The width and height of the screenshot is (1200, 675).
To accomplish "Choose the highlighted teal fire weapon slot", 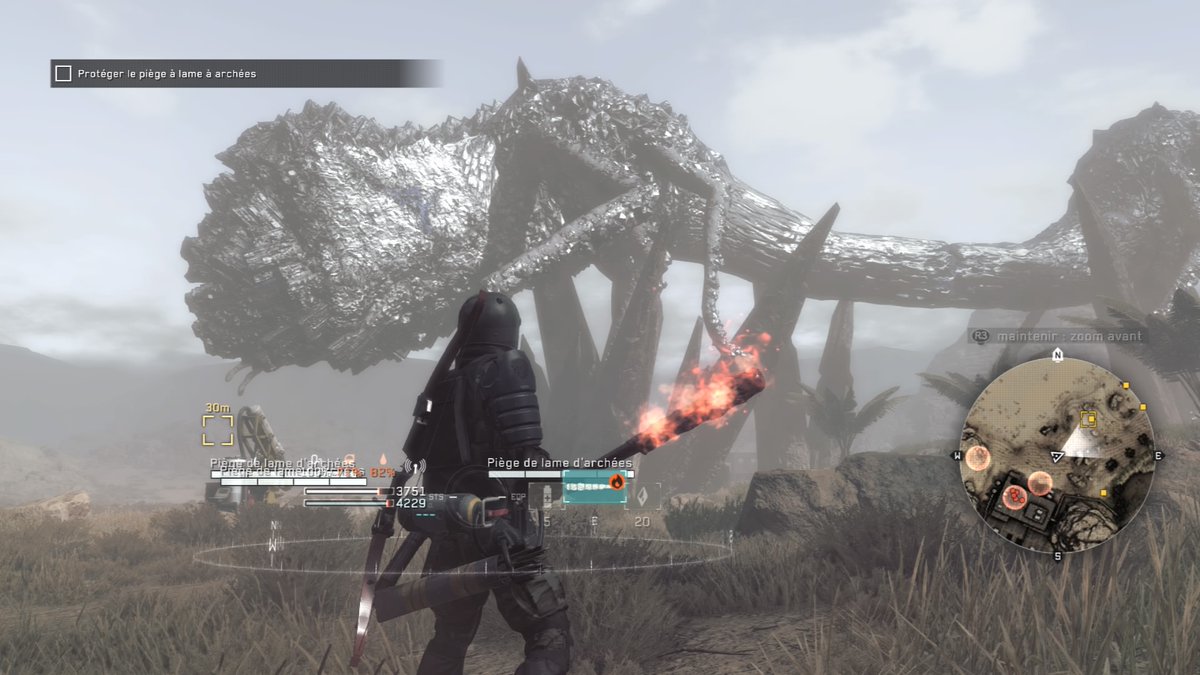I will coord(595,486).
